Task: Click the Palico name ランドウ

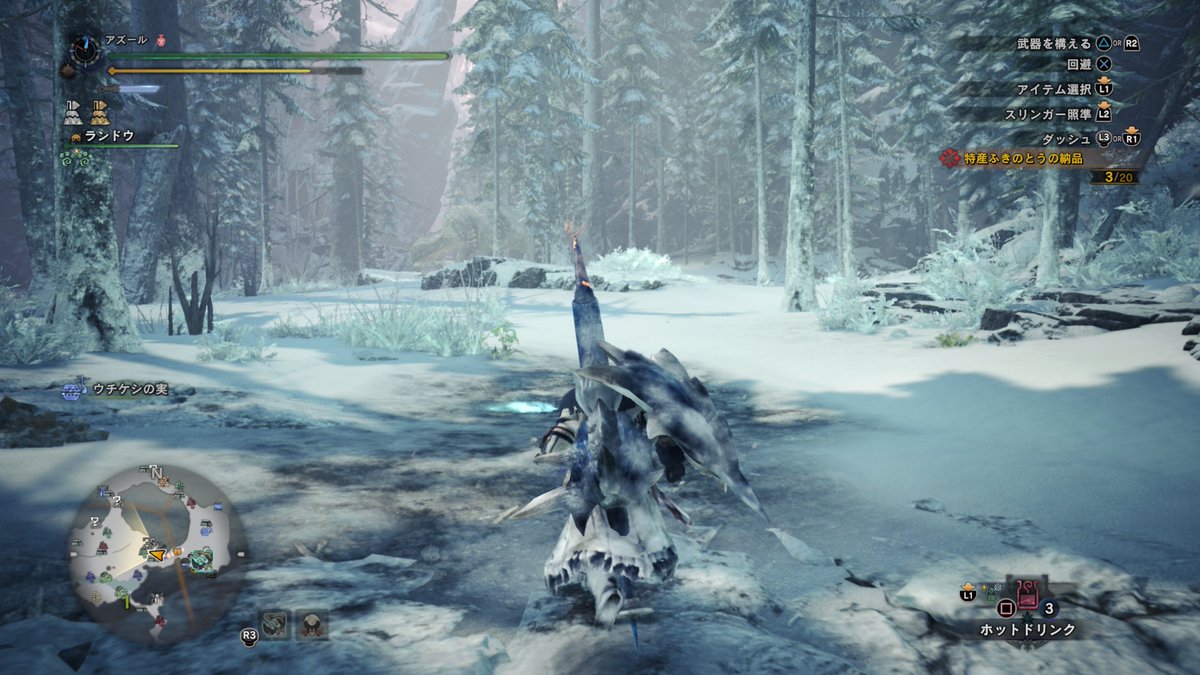Action: (x=109, y=135)
